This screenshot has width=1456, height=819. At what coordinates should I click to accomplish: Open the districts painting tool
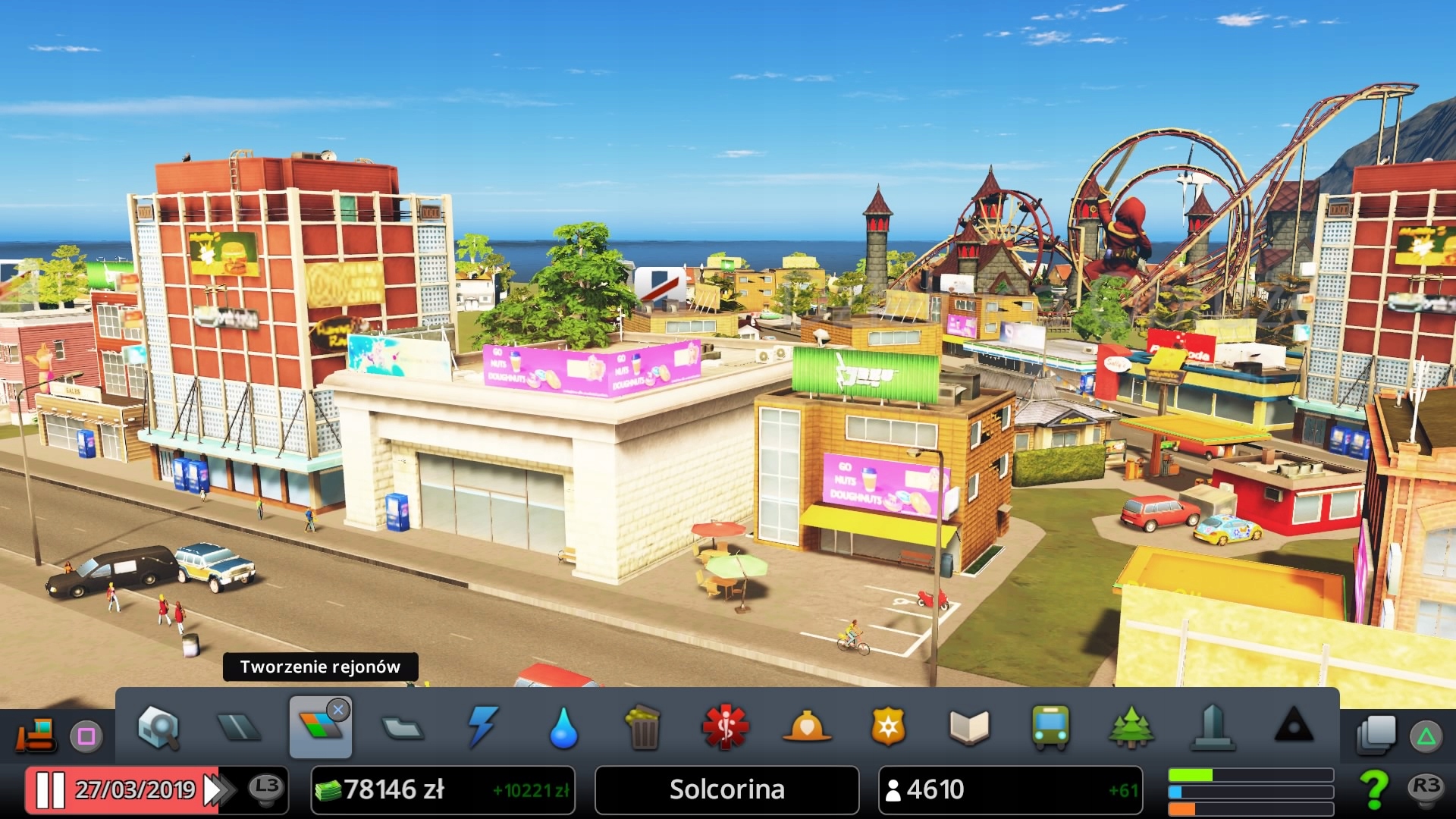pos(402,728)
